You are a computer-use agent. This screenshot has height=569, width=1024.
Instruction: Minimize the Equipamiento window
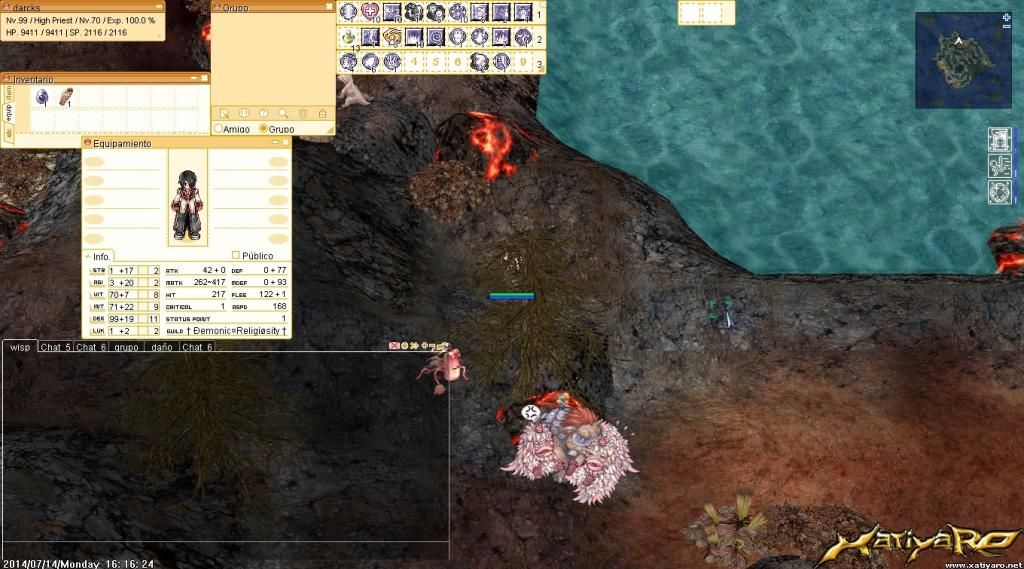pyautogui.click(x=274, y=143)
